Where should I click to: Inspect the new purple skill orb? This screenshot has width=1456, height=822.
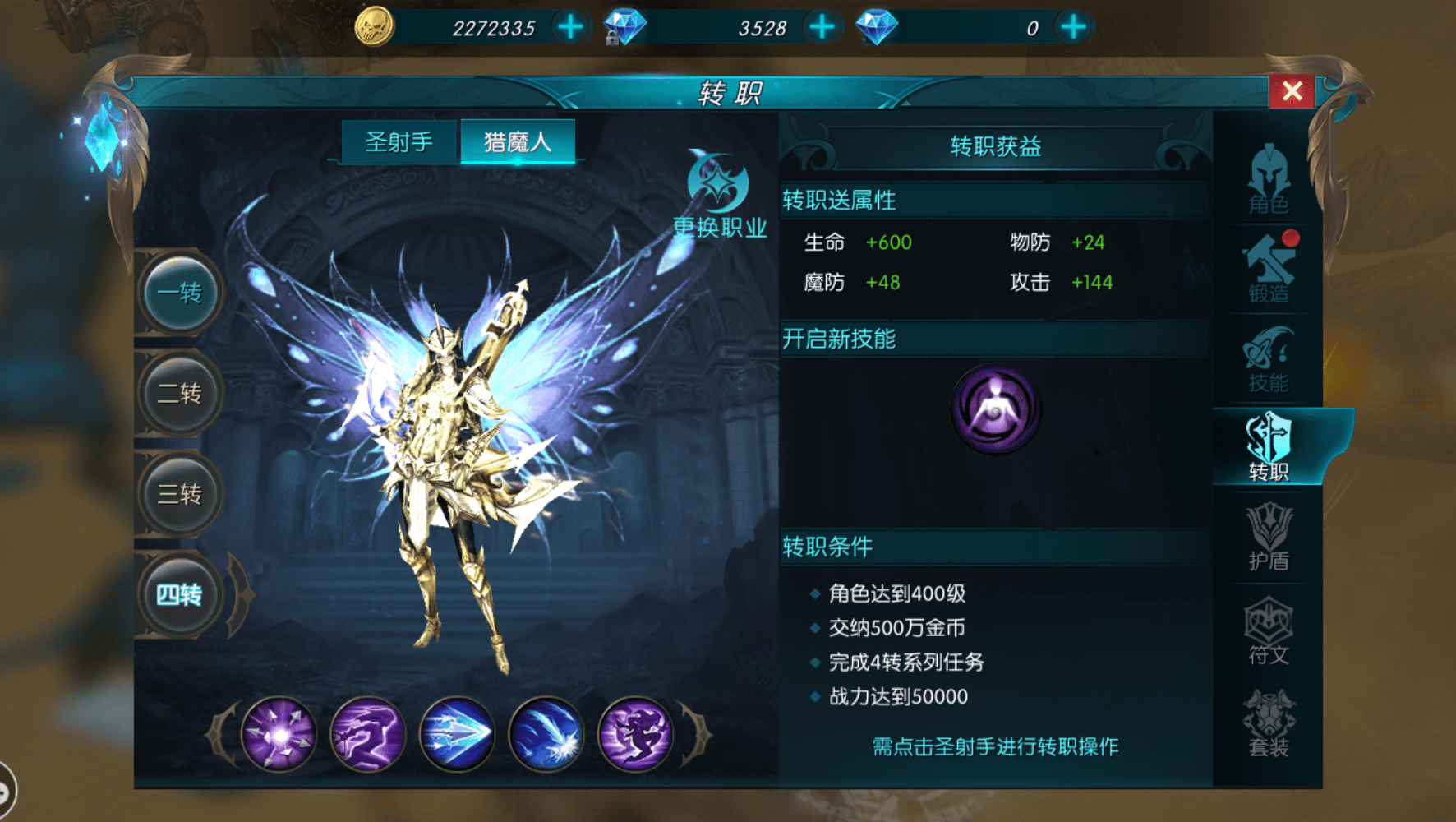click(x=996, y=409)
